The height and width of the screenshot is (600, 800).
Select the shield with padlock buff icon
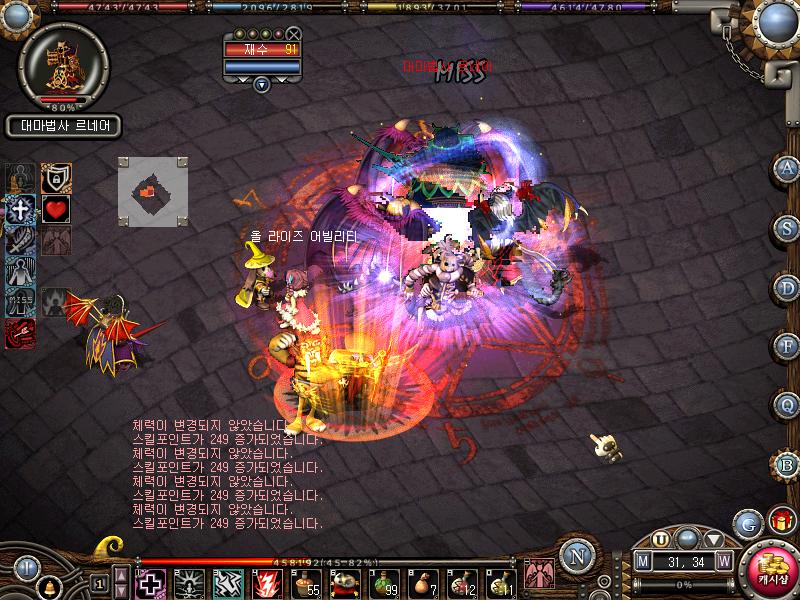pos(56,178)
